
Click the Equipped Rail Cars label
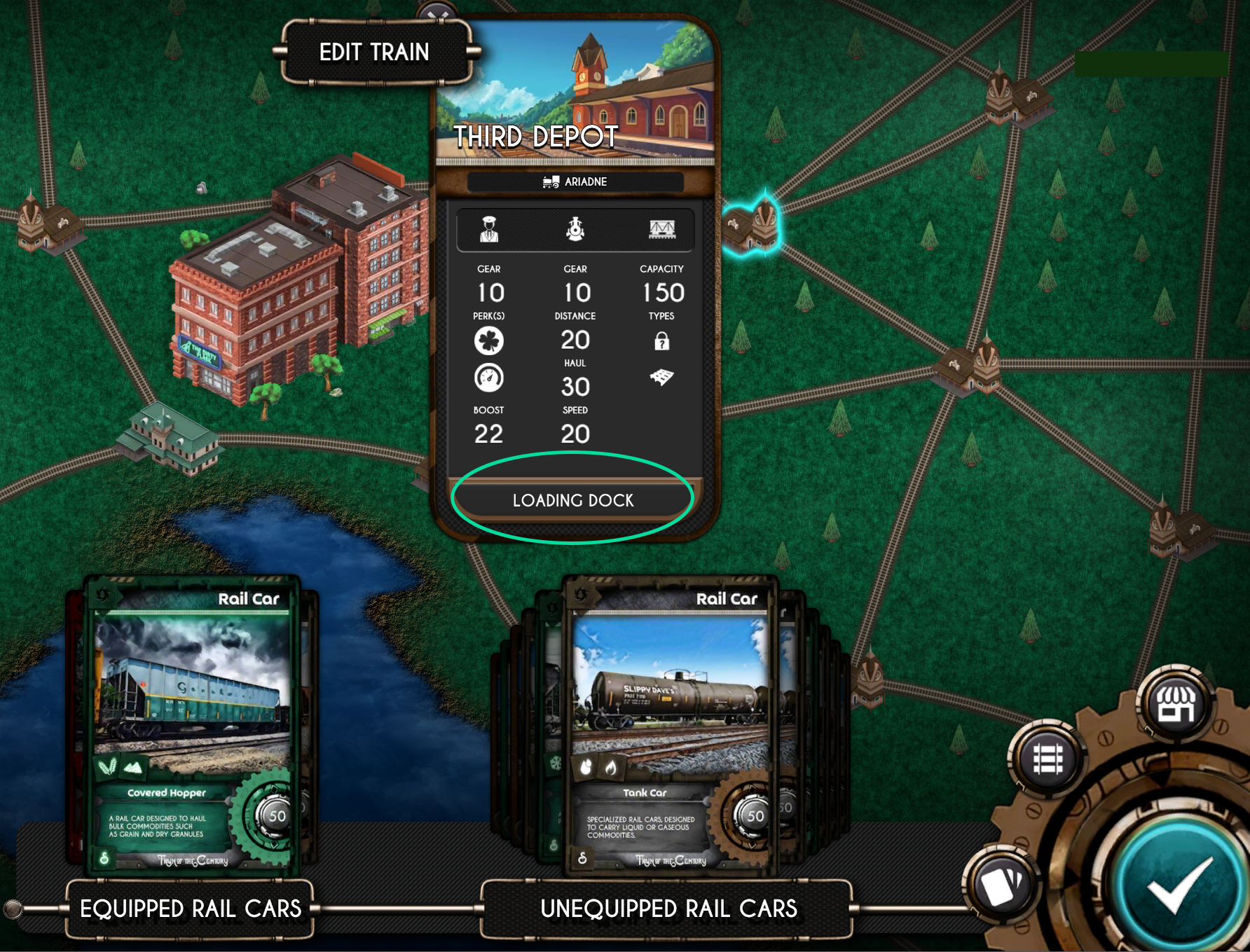click(191, 909)
